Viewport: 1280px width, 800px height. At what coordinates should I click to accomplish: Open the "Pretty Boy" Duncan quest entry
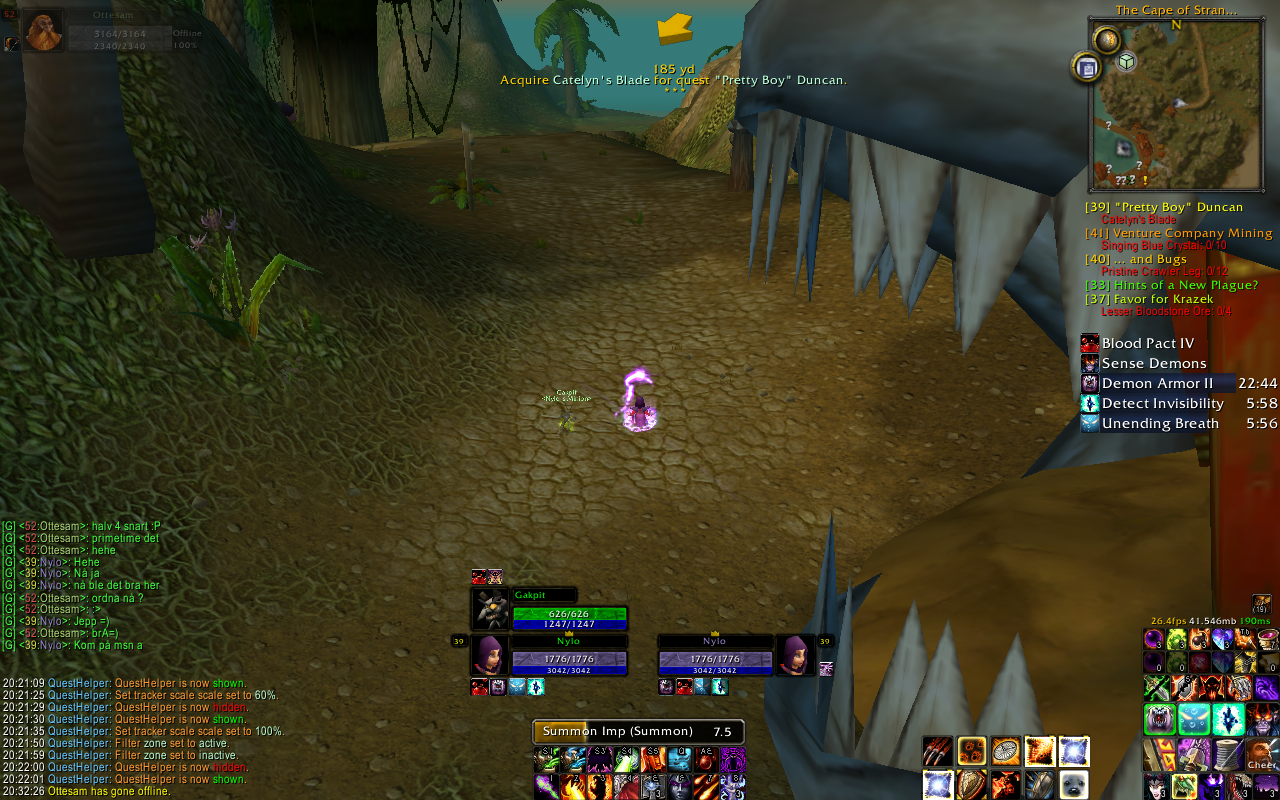pyautogui.click(x=1164, y=207)
